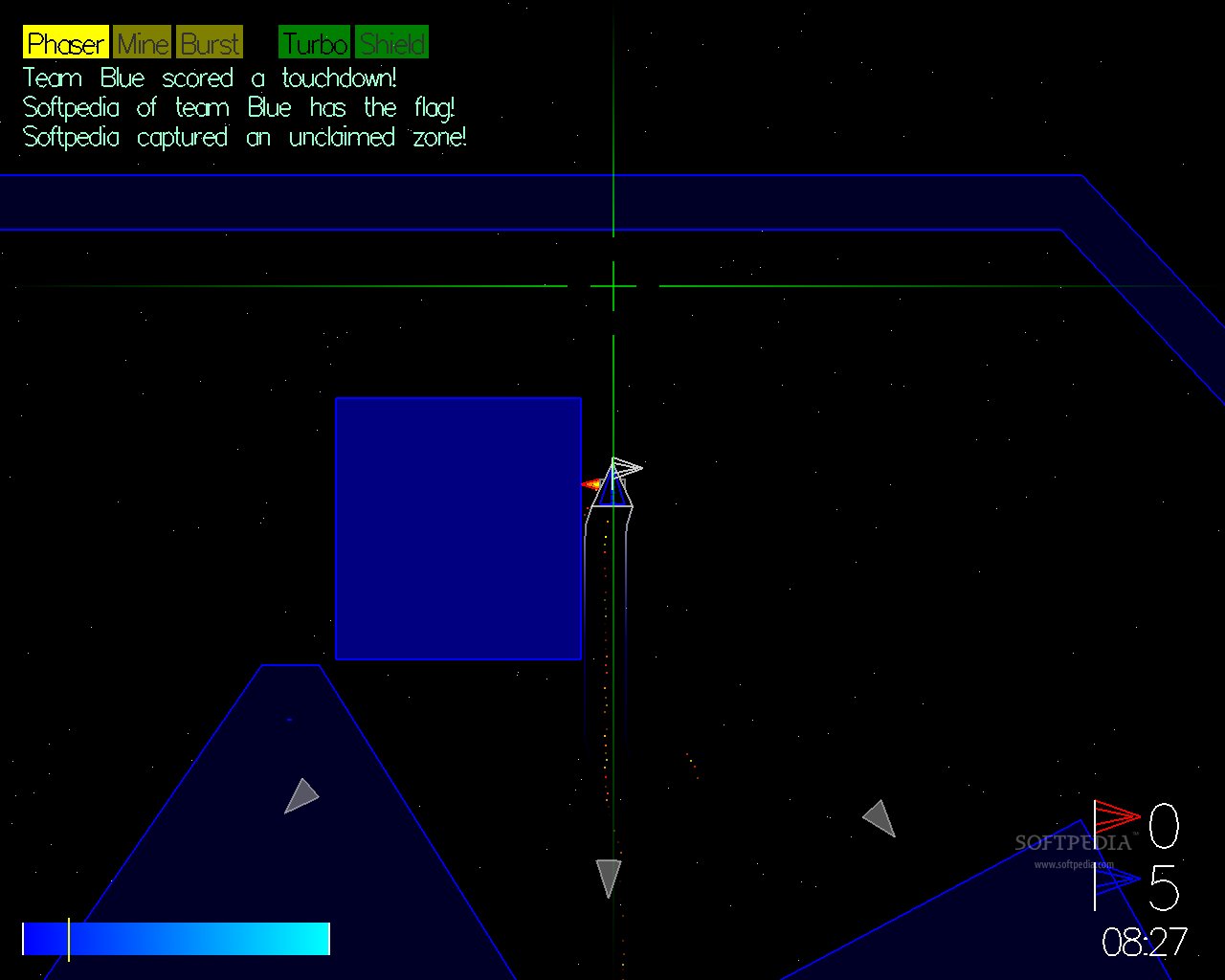Switch to the Burst weapon
This screenshot has height=980, width=1225.
(211, 43)
